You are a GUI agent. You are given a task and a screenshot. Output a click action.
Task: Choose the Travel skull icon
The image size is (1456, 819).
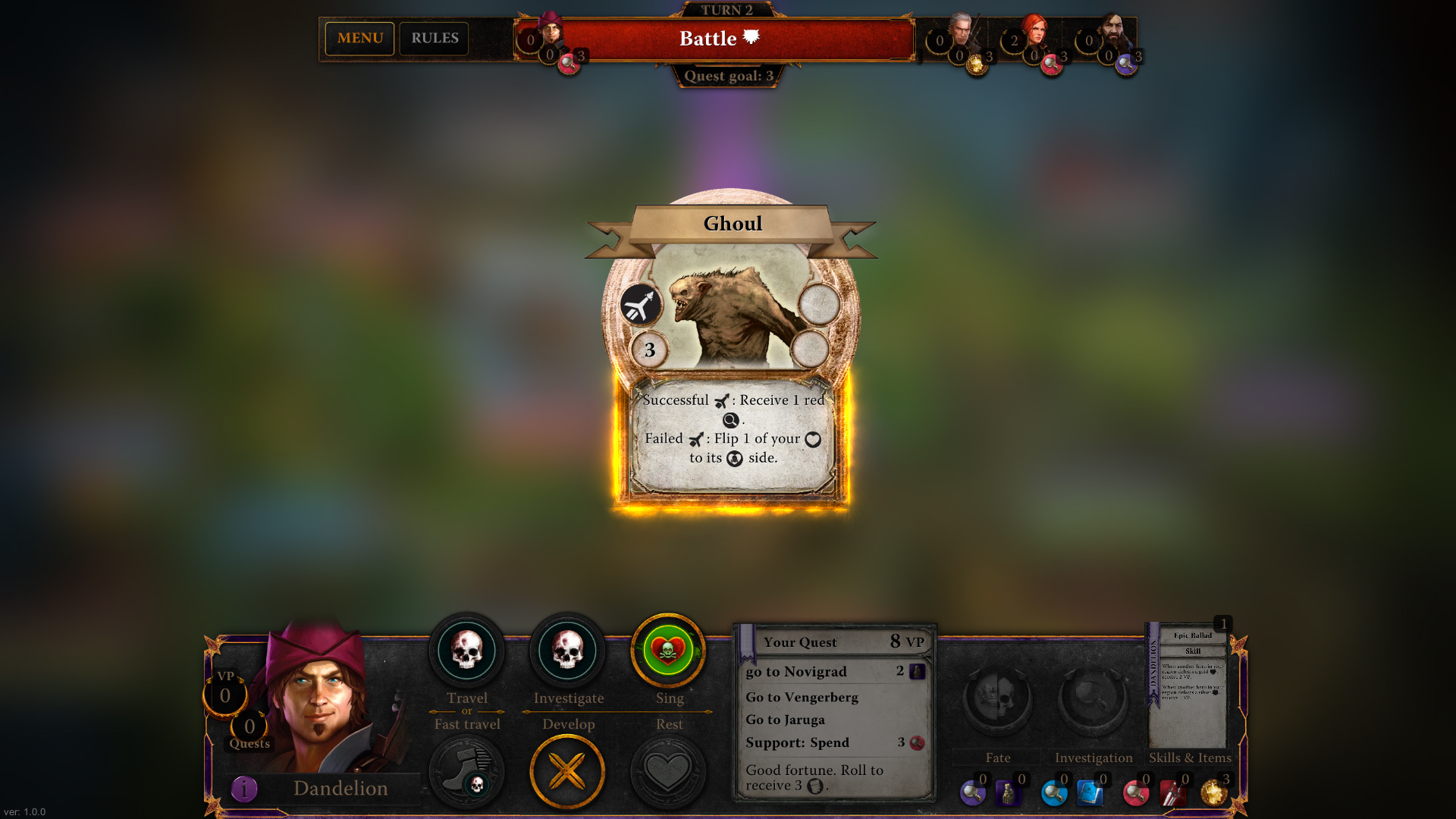tap(466, 651)
